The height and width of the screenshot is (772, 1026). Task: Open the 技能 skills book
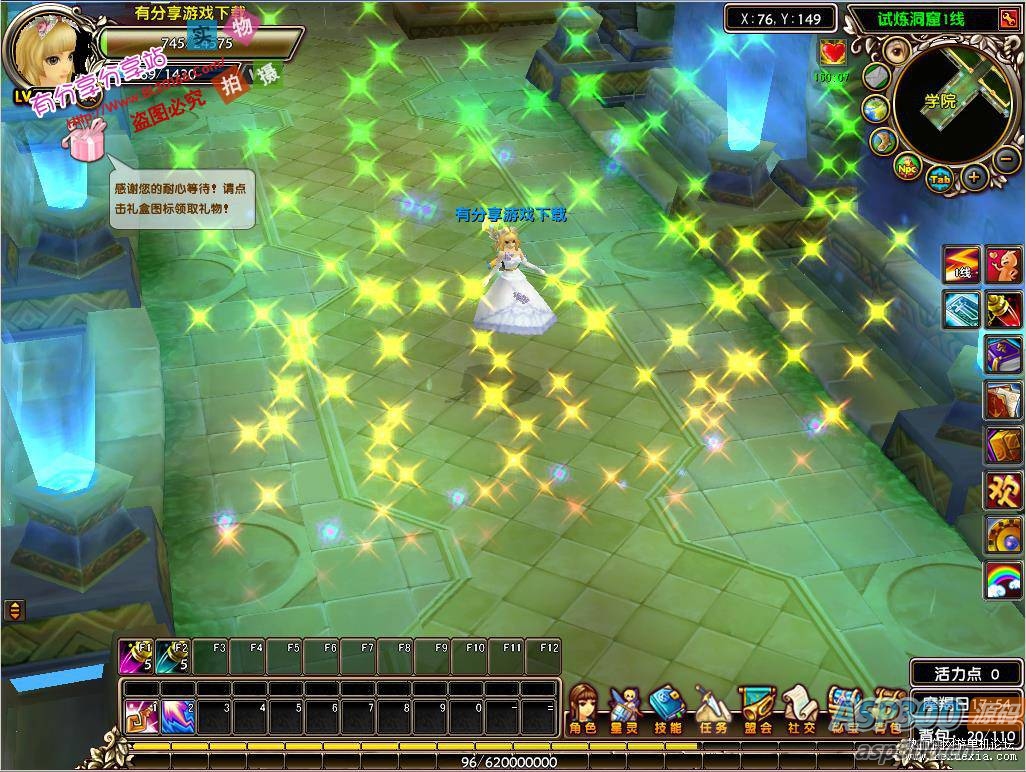click(666, 706)
